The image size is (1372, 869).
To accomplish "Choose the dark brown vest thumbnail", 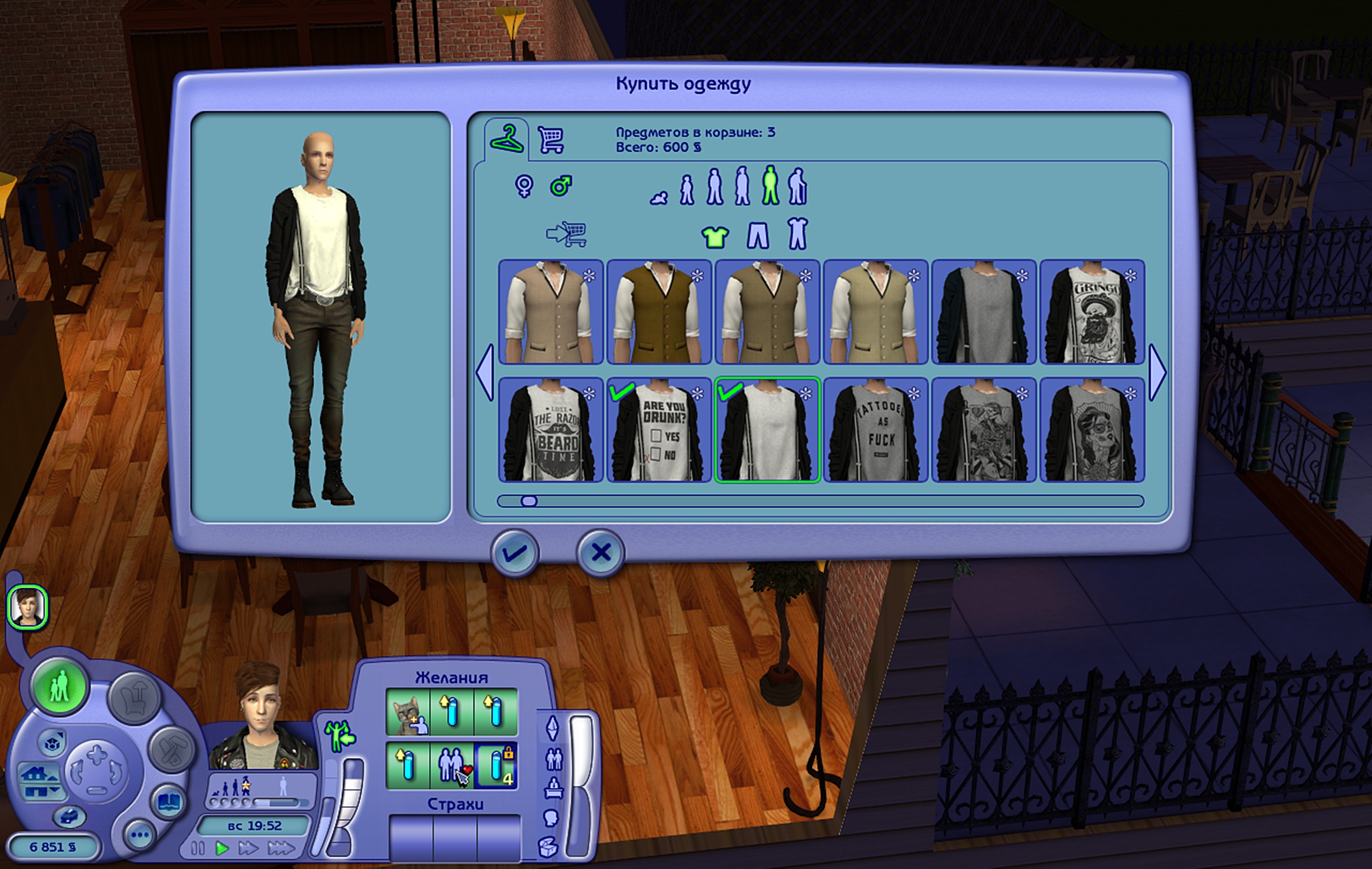I will (659, 312).
